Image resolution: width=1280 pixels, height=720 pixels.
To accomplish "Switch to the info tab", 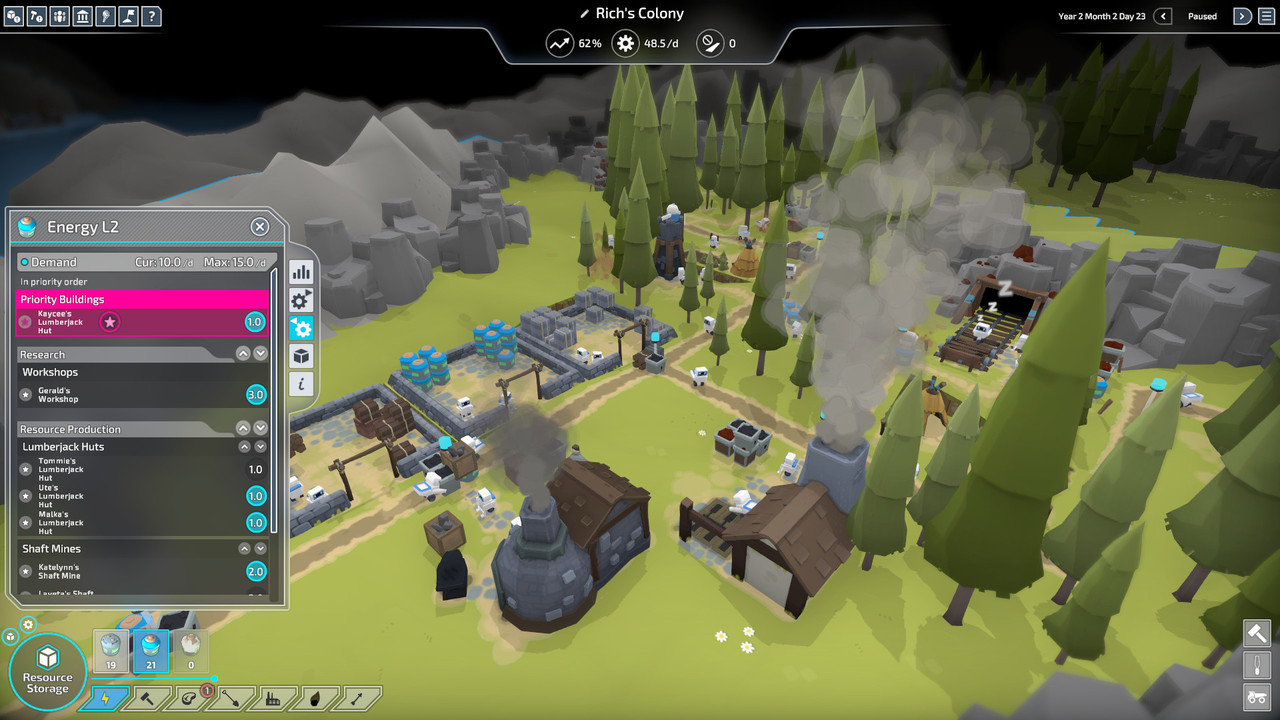I will click(301, 384).
